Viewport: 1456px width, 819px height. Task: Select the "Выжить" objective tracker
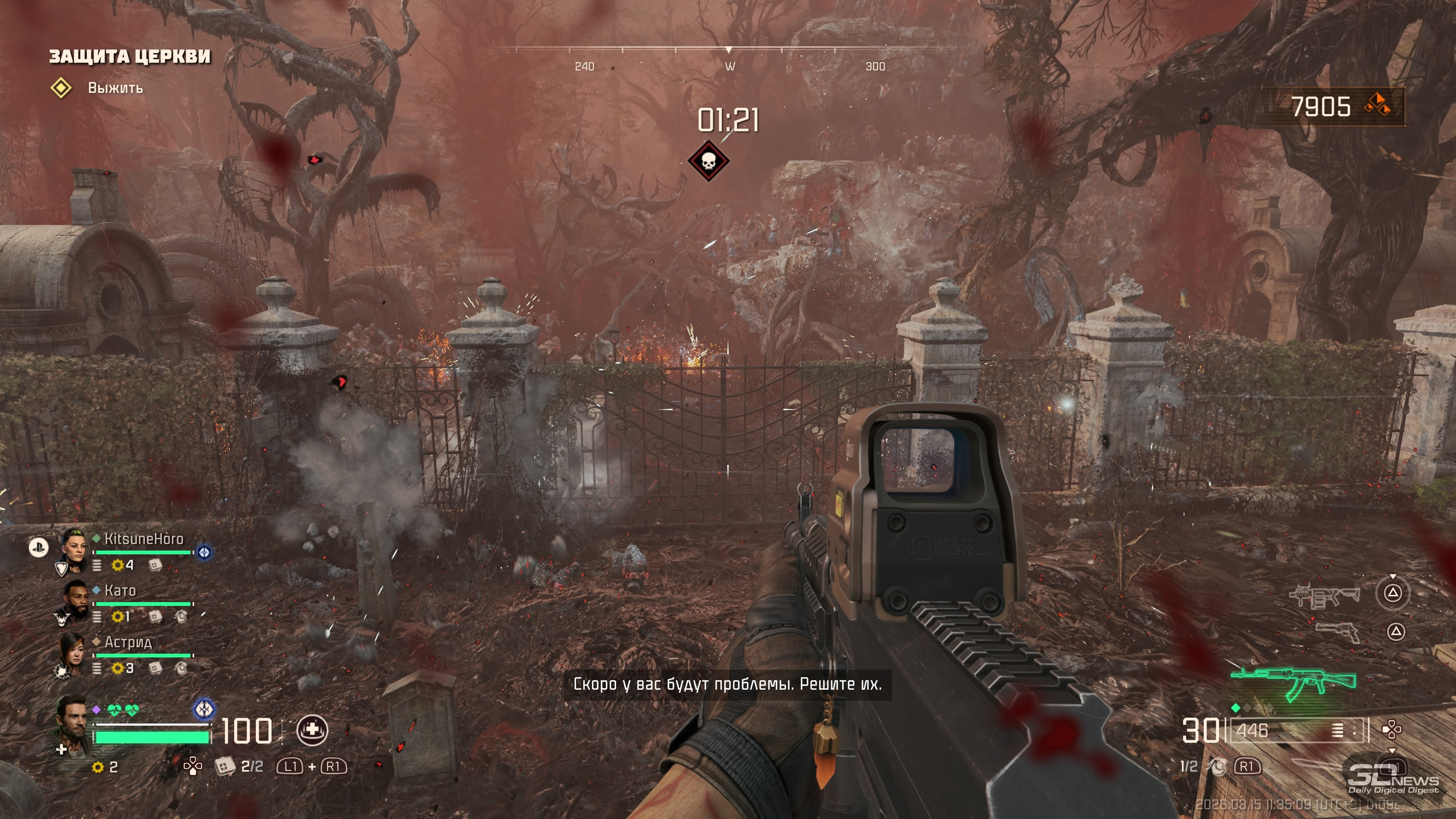(x=115, y=88)
